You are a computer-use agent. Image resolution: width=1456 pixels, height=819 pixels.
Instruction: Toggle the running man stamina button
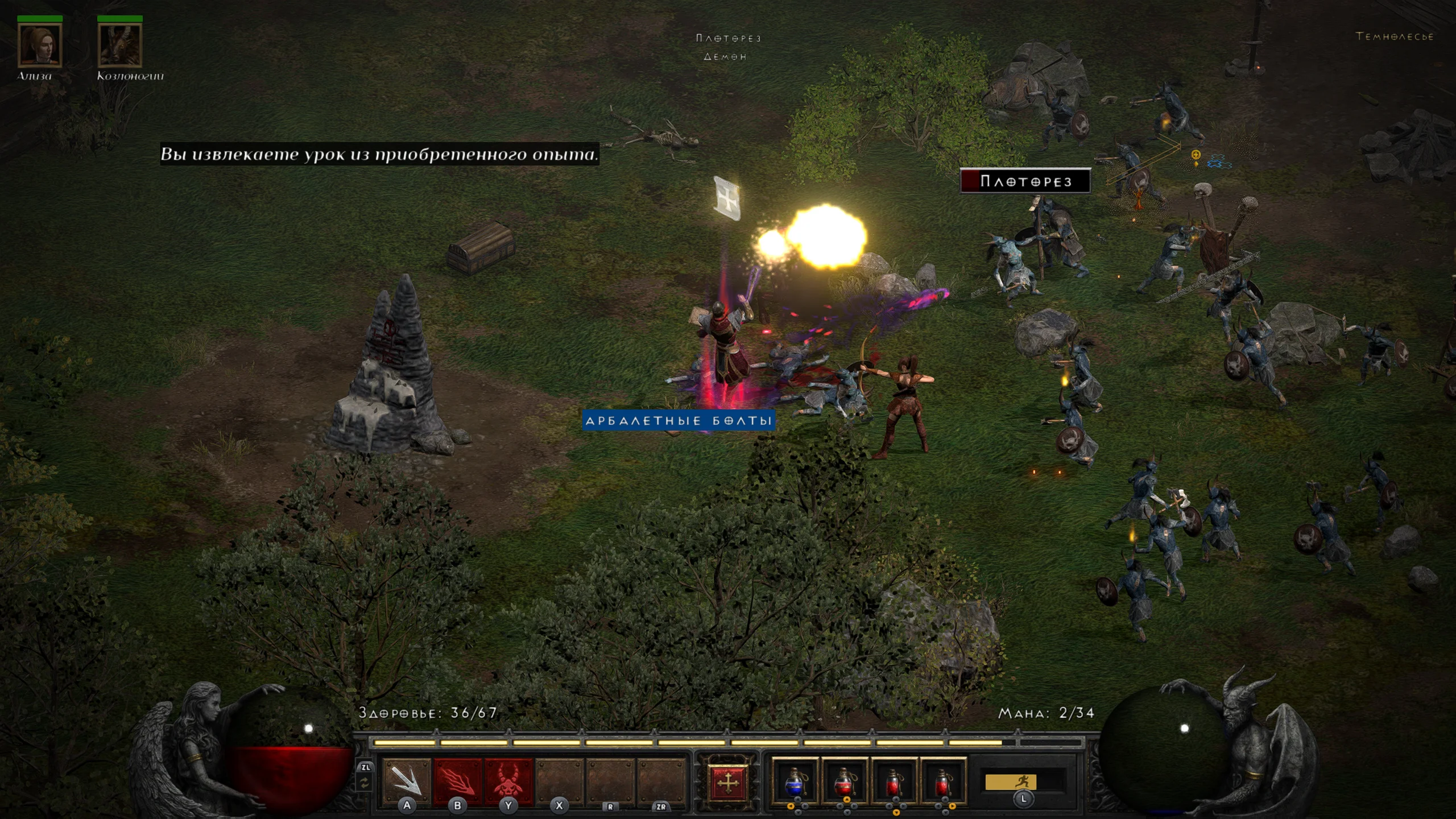[1022, 782]
